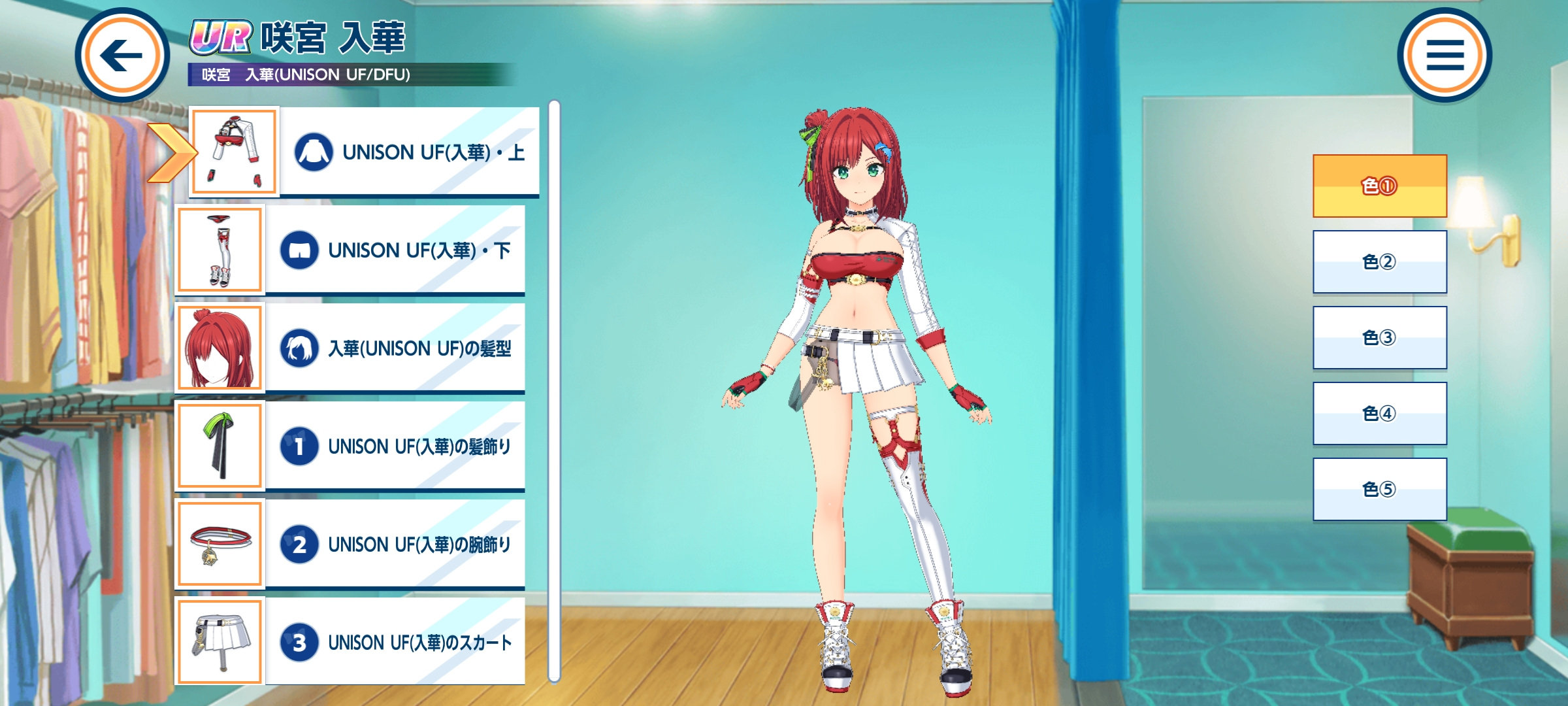Pick UNISON UF(入華)の髪飾り hair ornament entry
This screenshot has width=1568, height=706.
[x=394, y=446]
